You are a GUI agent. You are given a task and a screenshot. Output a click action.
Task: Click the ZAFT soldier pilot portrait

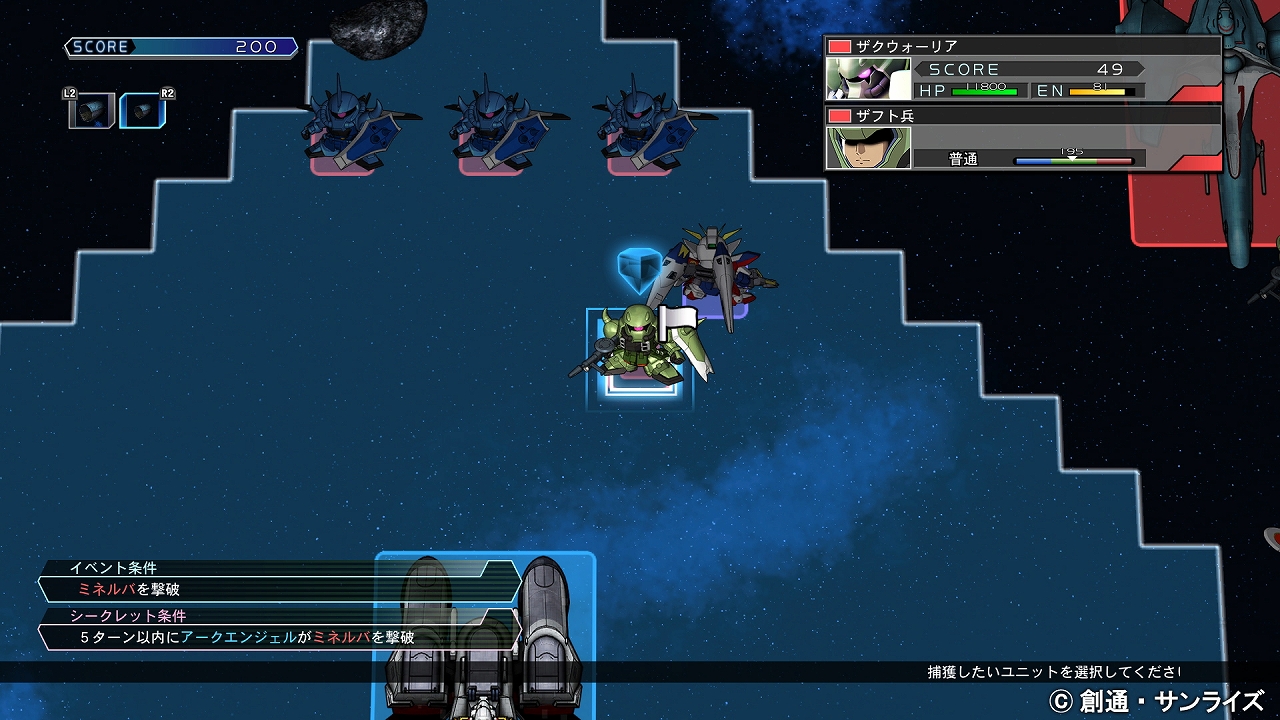tap(868, 147)
